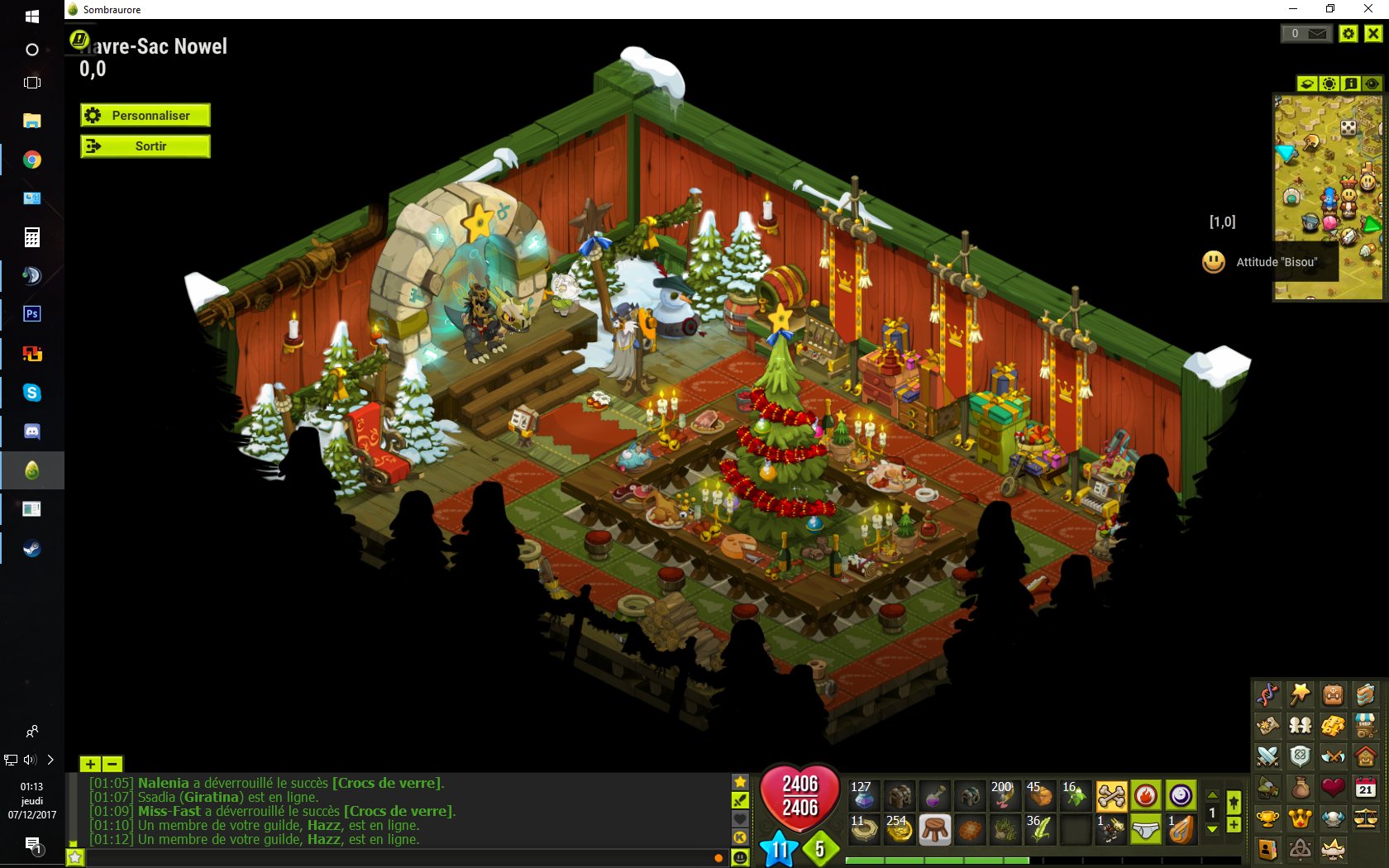Open the shop stall menu icon

(x=1365, y=725)
